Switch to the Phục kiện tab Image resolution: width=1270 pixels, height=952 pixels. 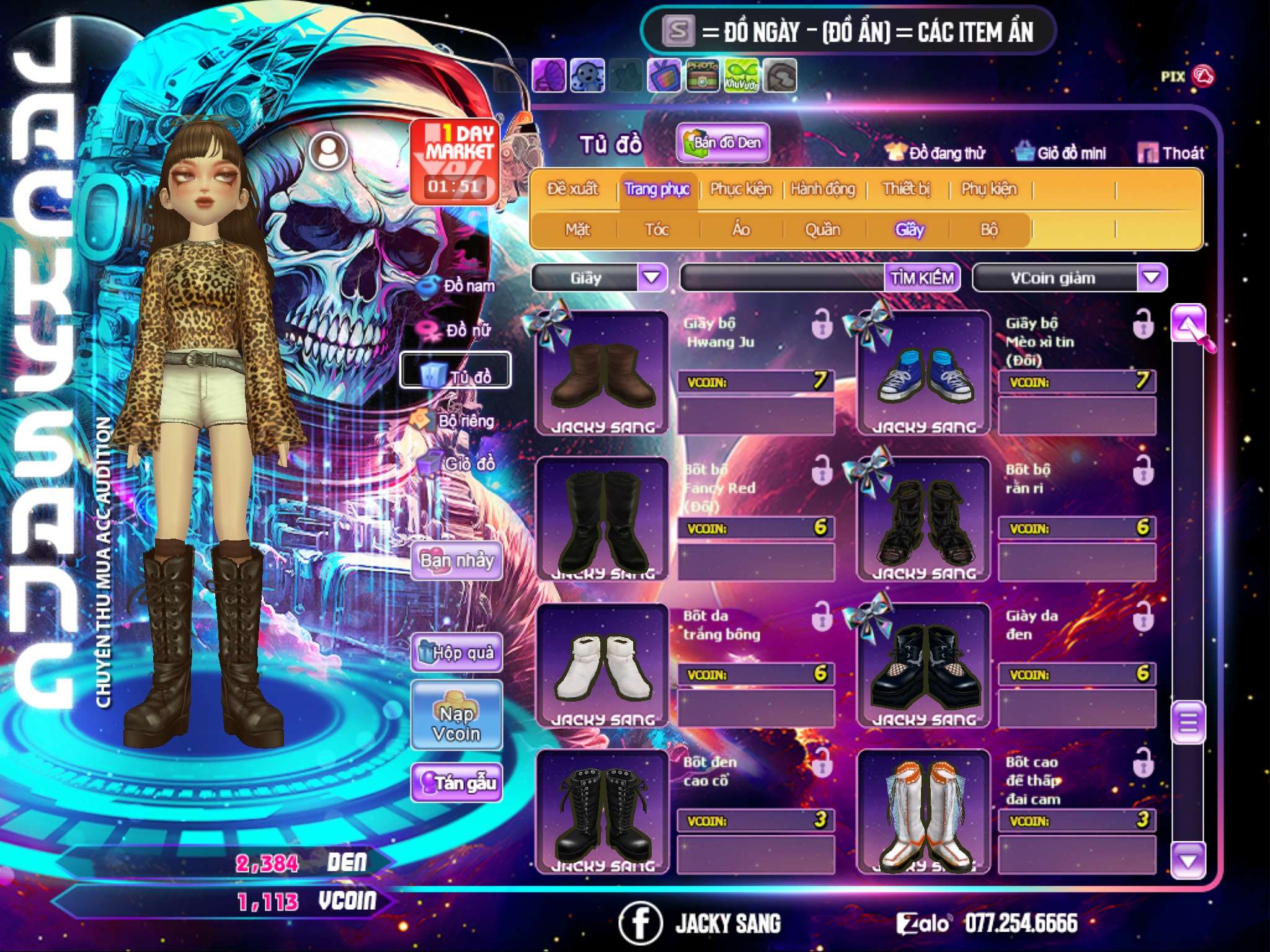pyautogui.click(x=740, y=189)
